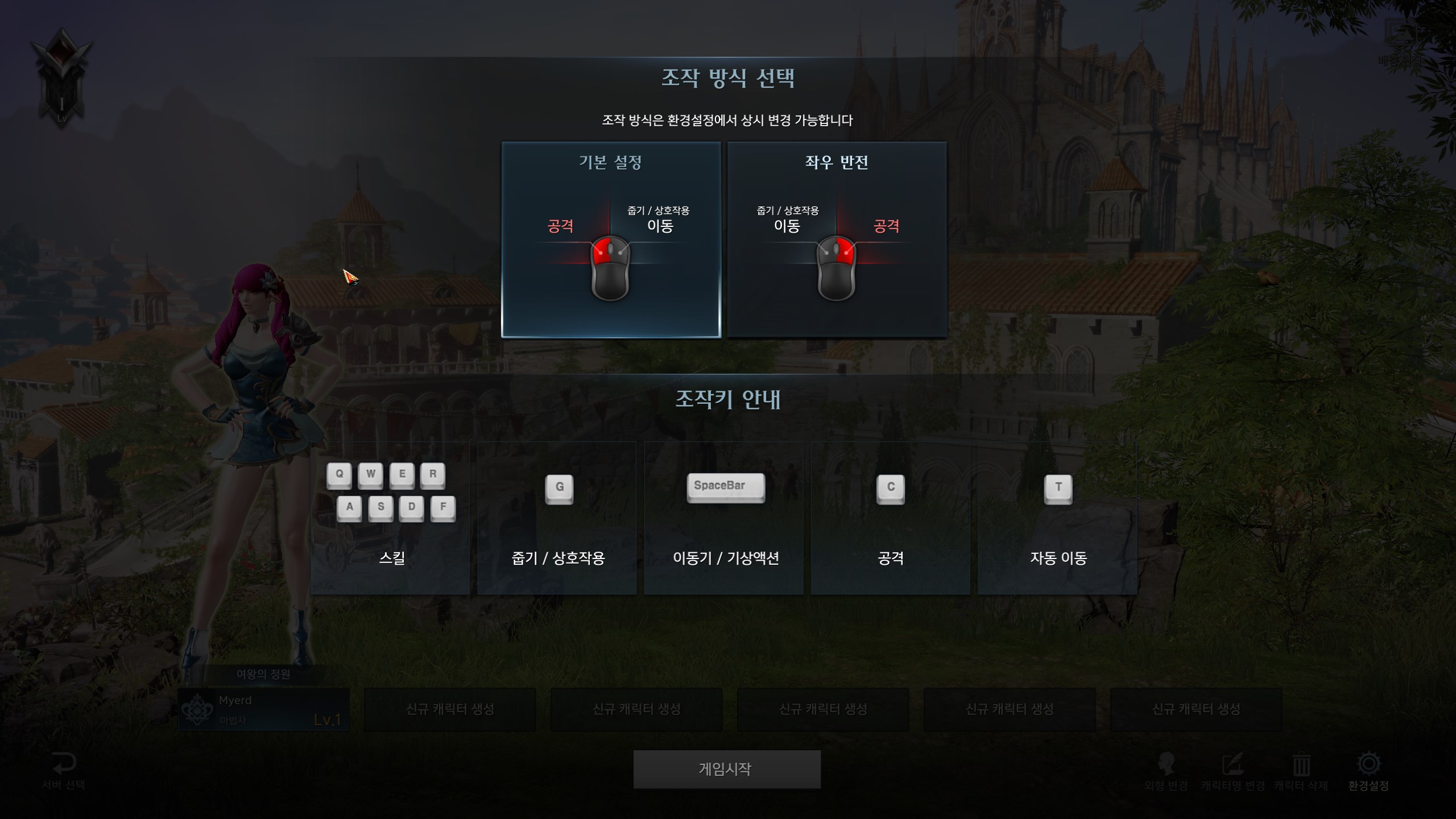This screenshot has width=1456, height=819.
Task: Open 캐릭터명 변경 to rename character
Action: click(1232, 771)
